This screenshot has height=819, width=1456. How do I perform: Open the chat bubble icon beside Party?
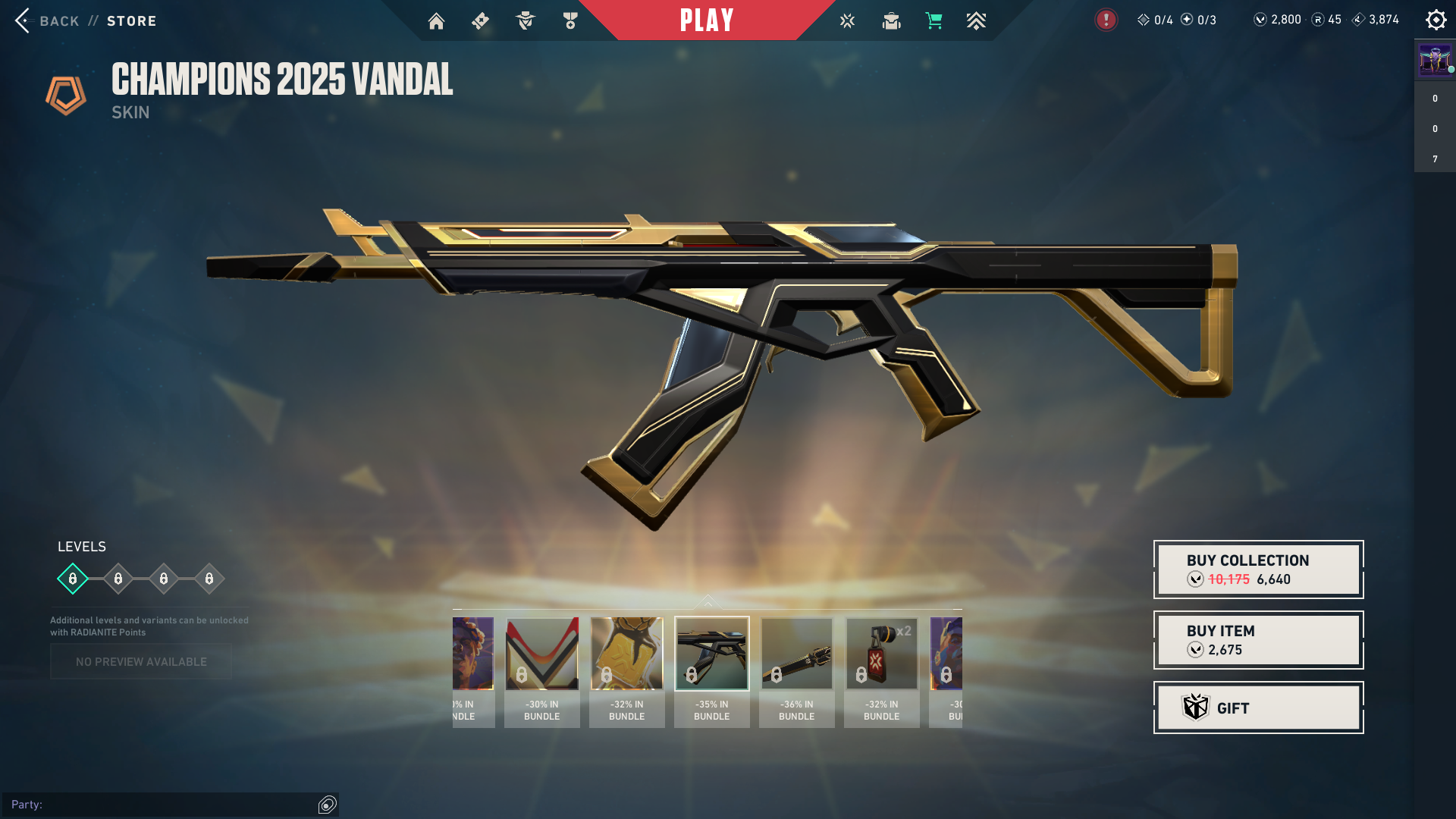click(328, 805)
